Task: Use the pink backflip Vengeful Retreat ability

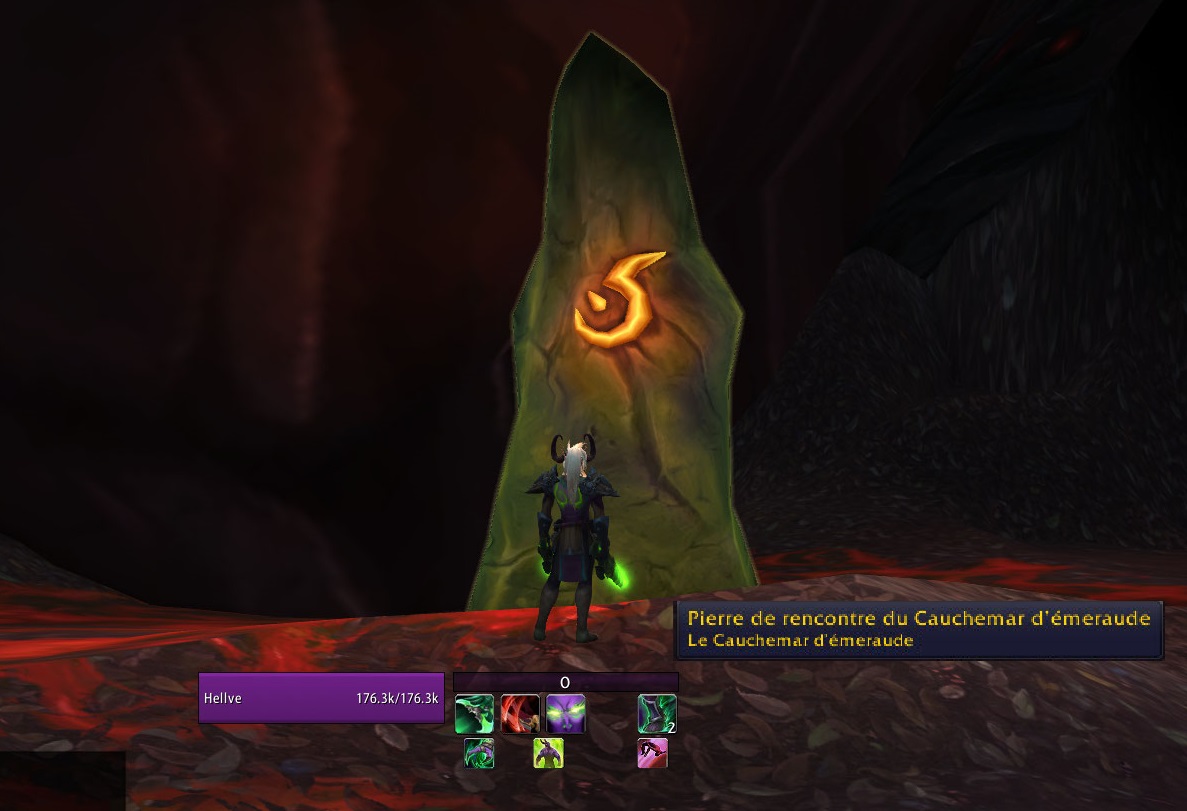Action: [x=652, y=753]
